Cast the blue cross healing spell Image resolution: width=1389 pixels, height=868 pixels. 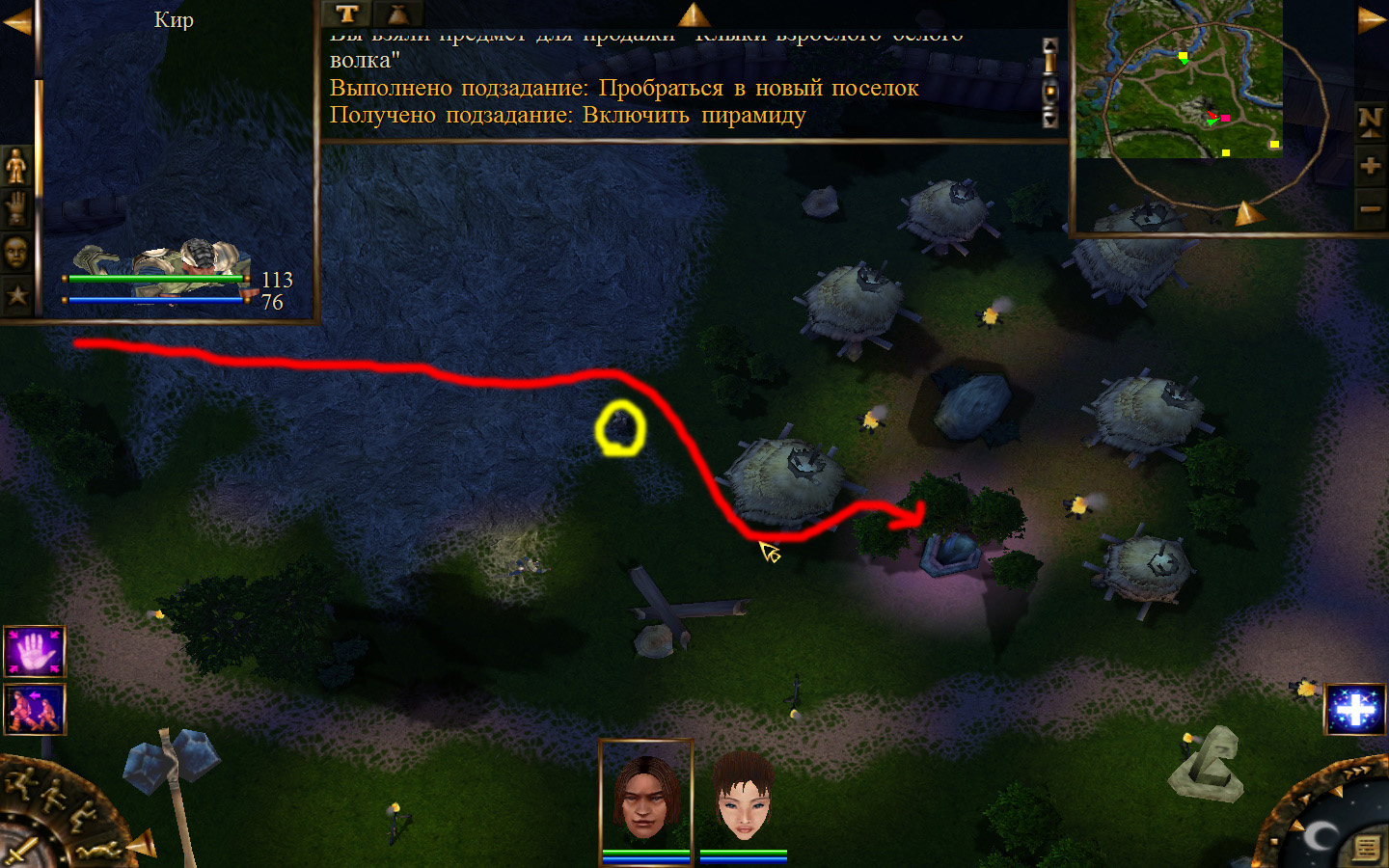coord(1356,710)
